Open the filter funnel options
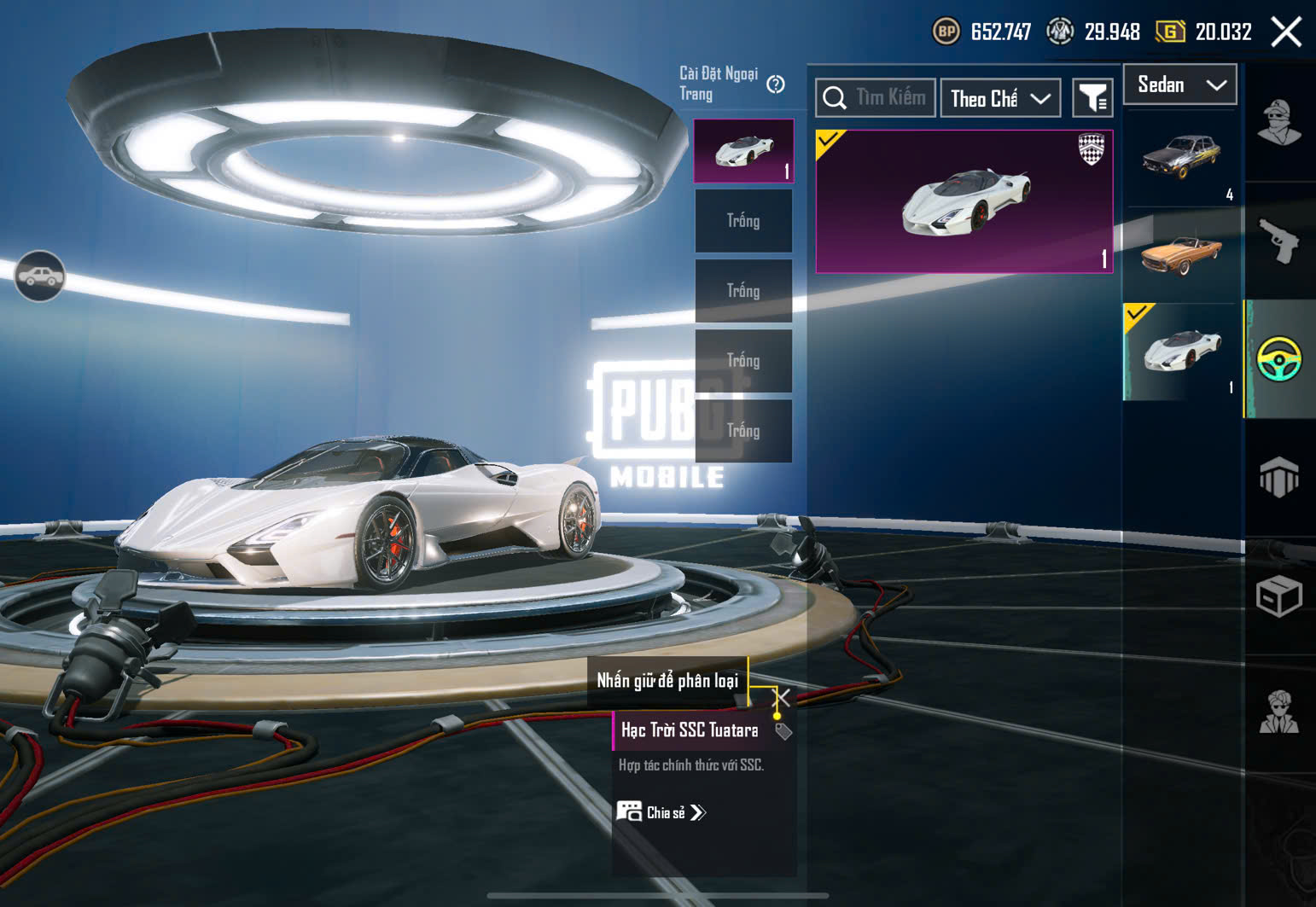 [1092, 99]
